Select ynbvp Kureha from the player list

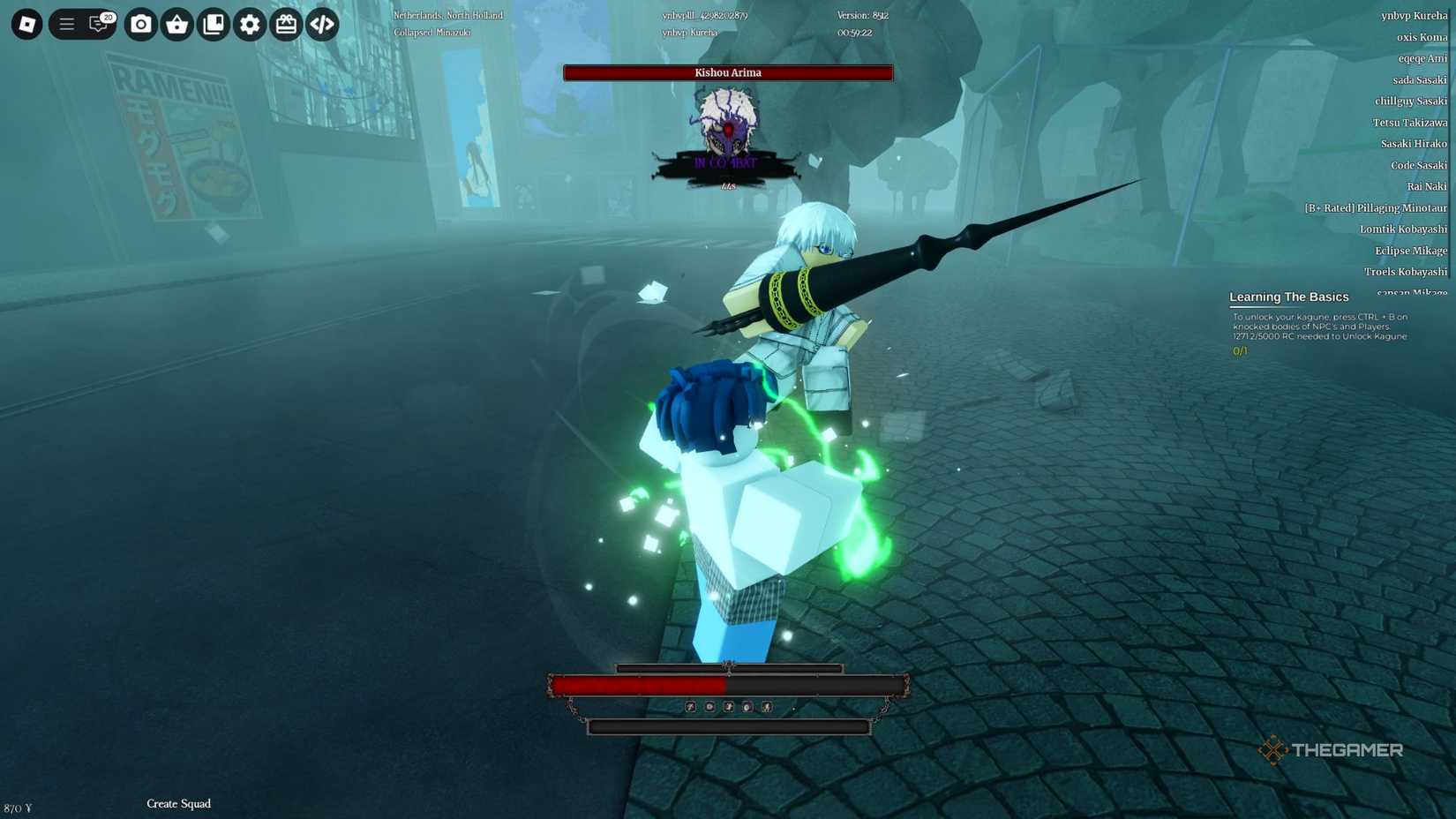pos(1414,14)
